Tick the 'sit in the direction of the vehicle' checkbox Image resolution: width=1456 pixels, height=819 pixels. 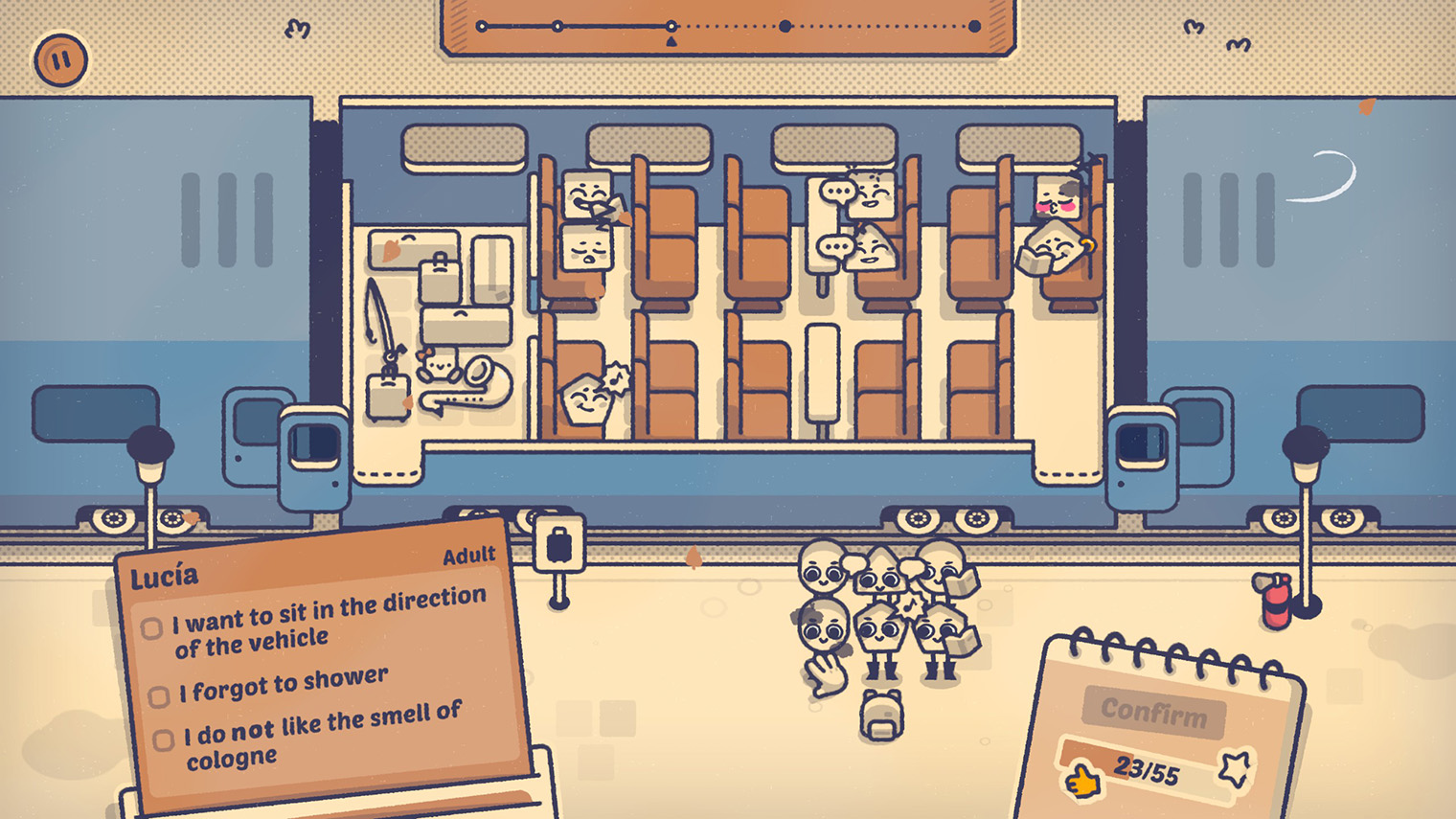pyautogui.click(x=151, y=628)
